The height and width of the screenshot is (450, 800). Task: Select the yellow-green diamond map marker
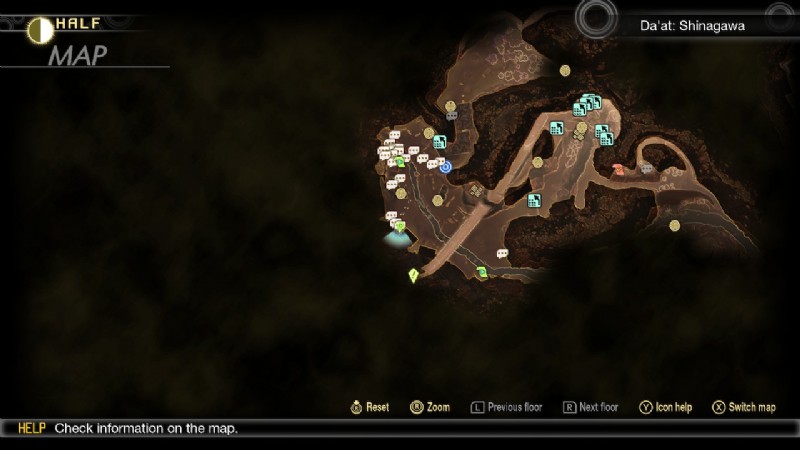[x=413, y=276]
